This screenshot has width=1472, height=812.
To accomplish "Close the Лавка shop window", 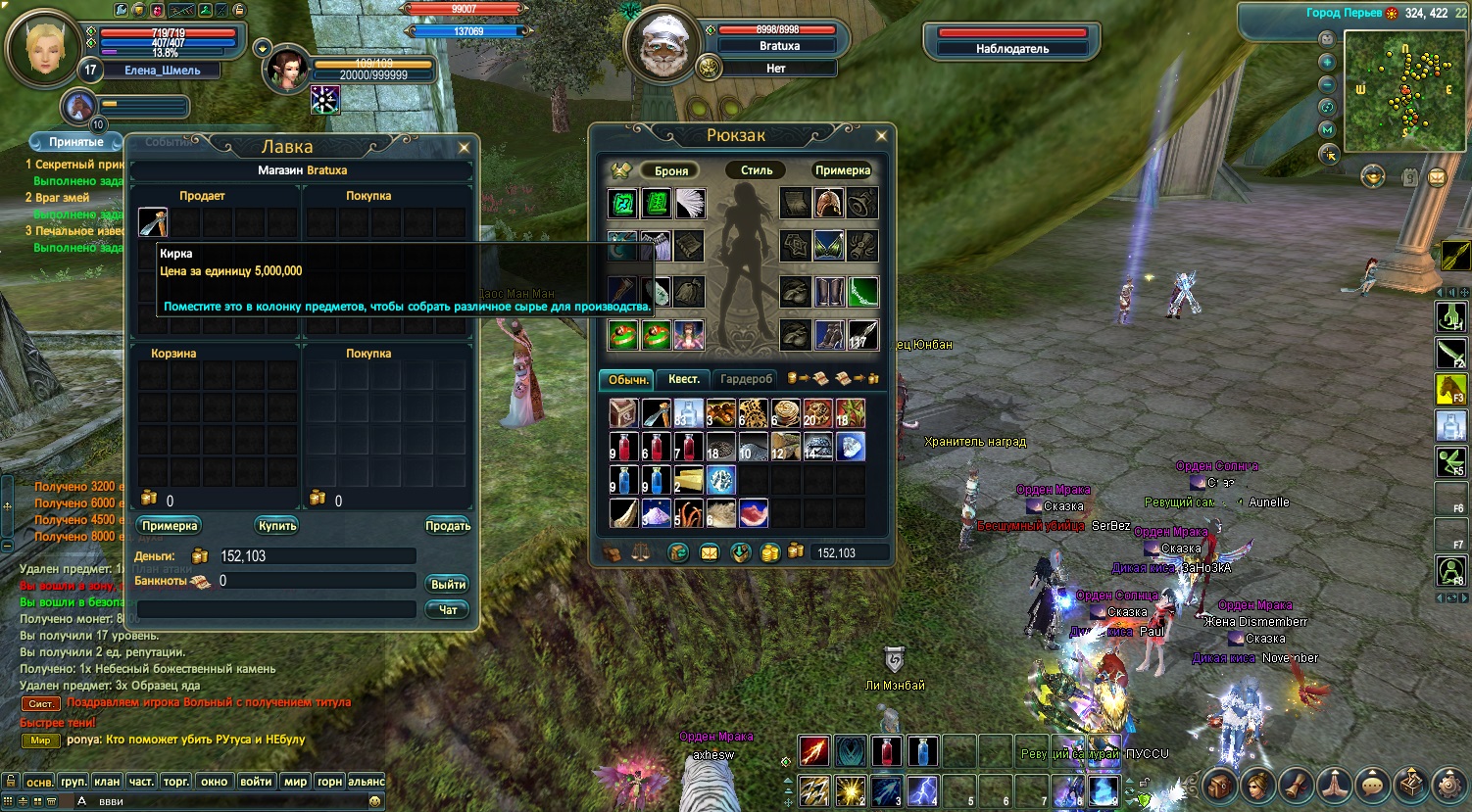I will coord(464,148).
